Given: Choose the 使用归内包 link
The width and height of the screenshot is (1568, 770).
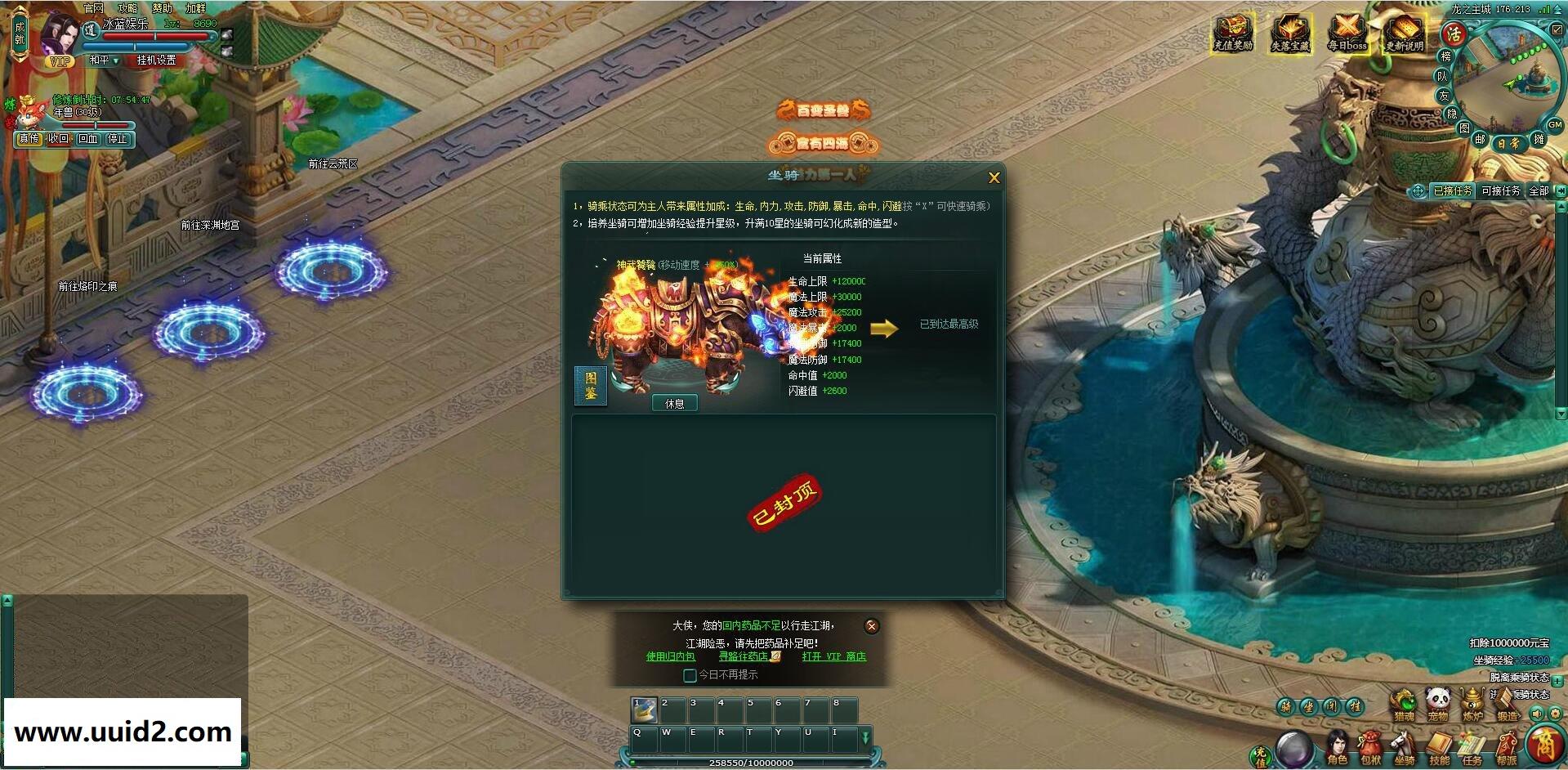Looking at the screenshot, I should tap(670, 656).
